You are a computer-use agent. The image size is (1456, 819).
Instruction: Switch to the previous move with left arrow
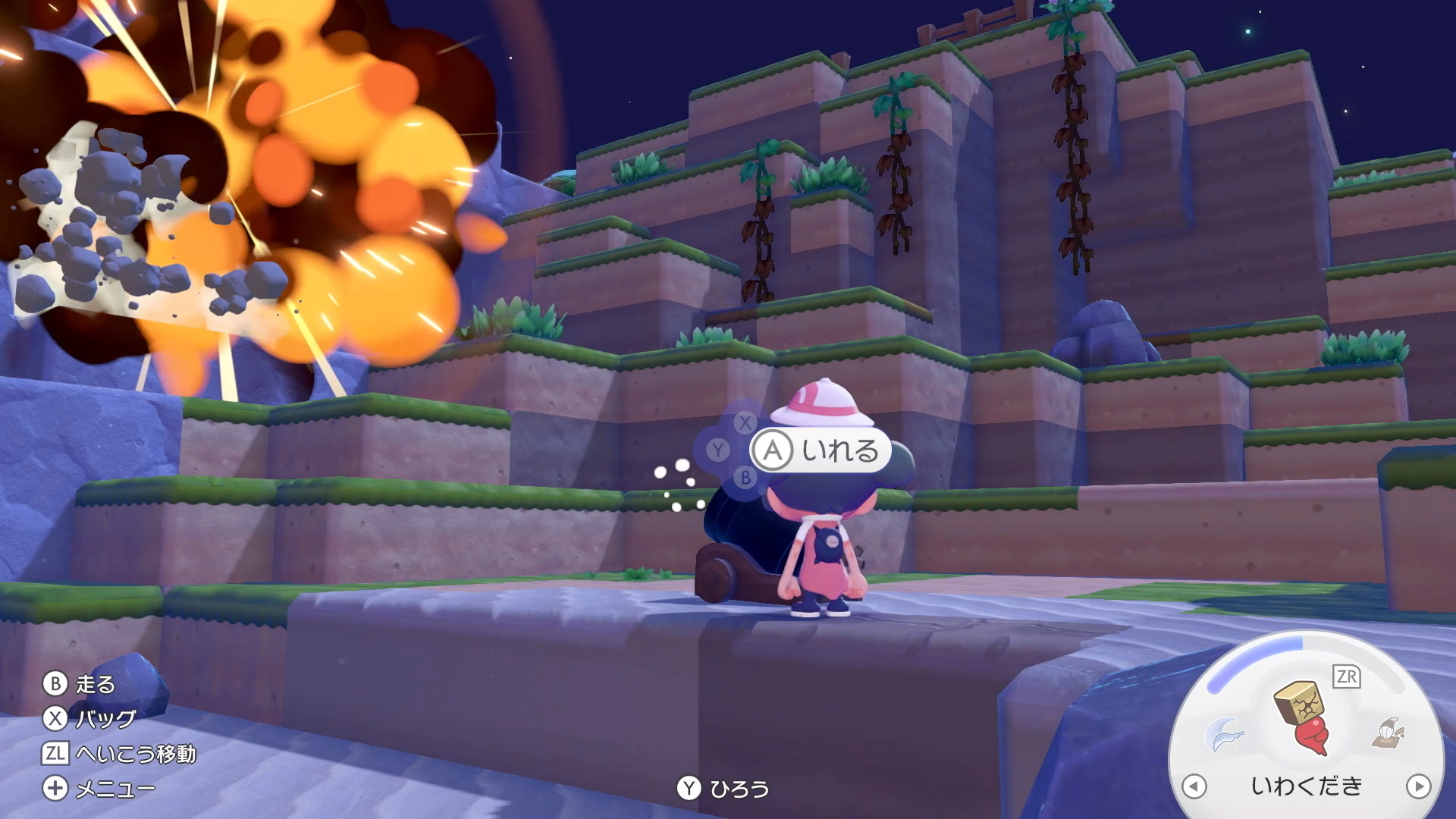point(1194,786)
